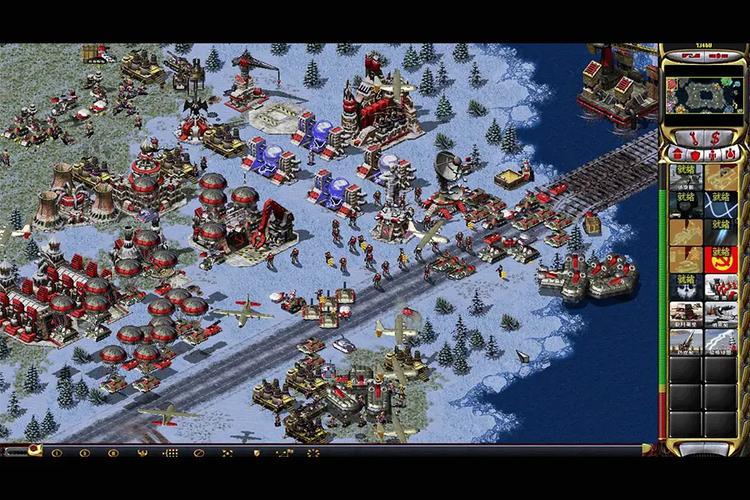Click the red button at command bar's left end
The width and height of the screenshot is (750, 500).
pyautogui.click(x=33, y=450)
